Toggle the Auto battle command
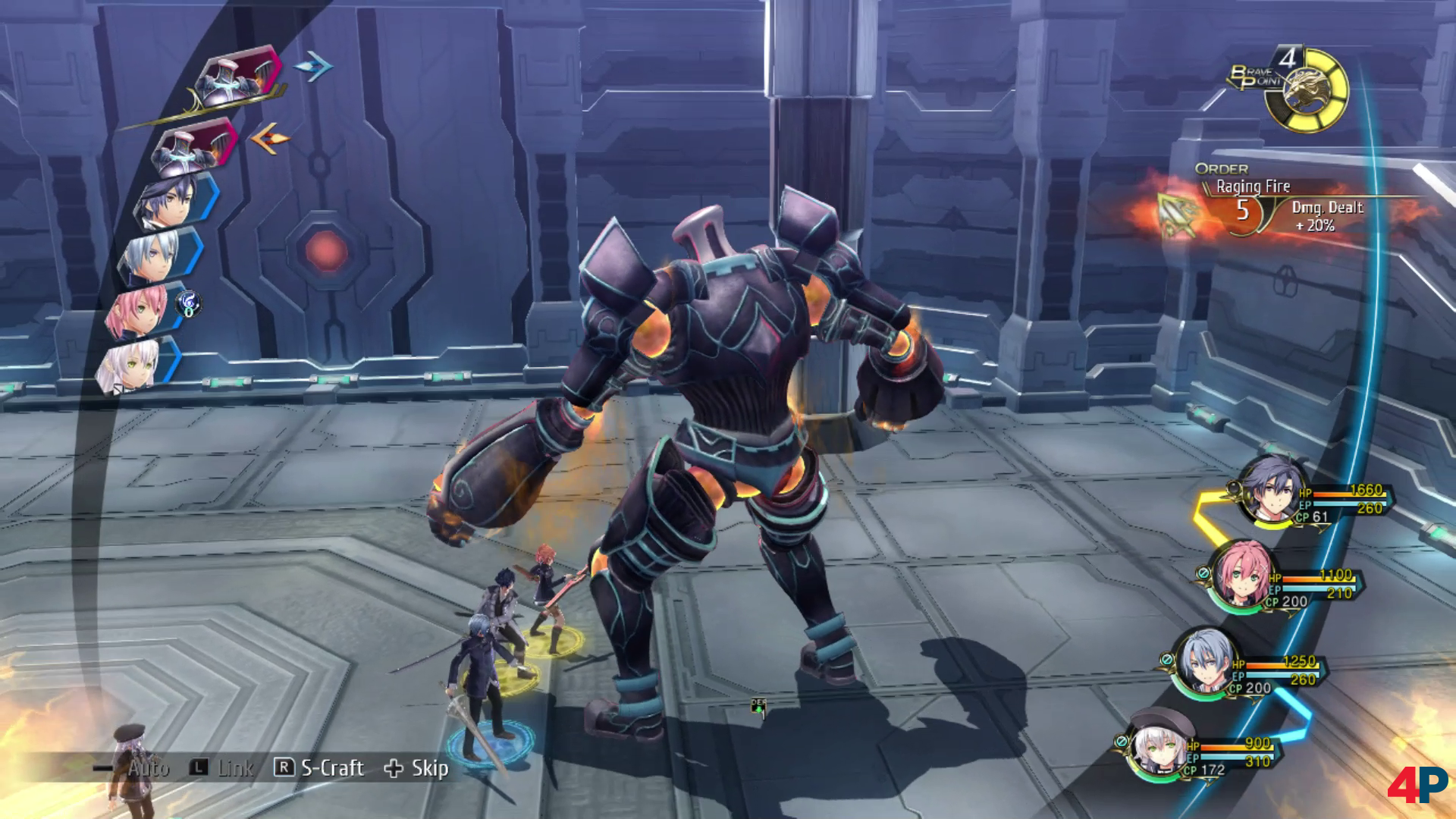This screenshot has height=819, width=1456. point(147,768)
